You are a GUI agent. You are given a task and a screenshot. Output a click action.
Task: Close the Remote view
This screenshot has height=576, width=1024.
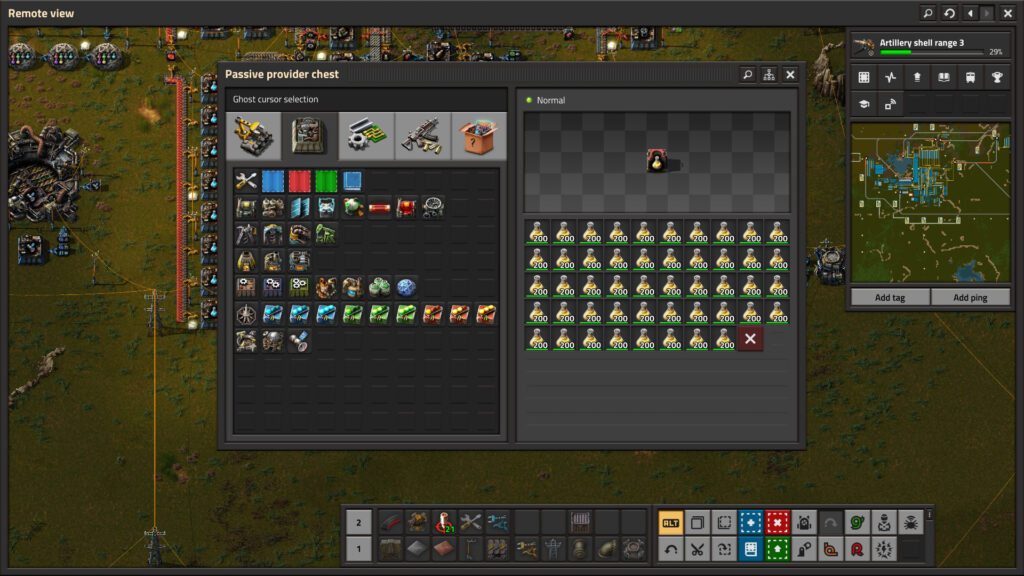pos(1008,13)
